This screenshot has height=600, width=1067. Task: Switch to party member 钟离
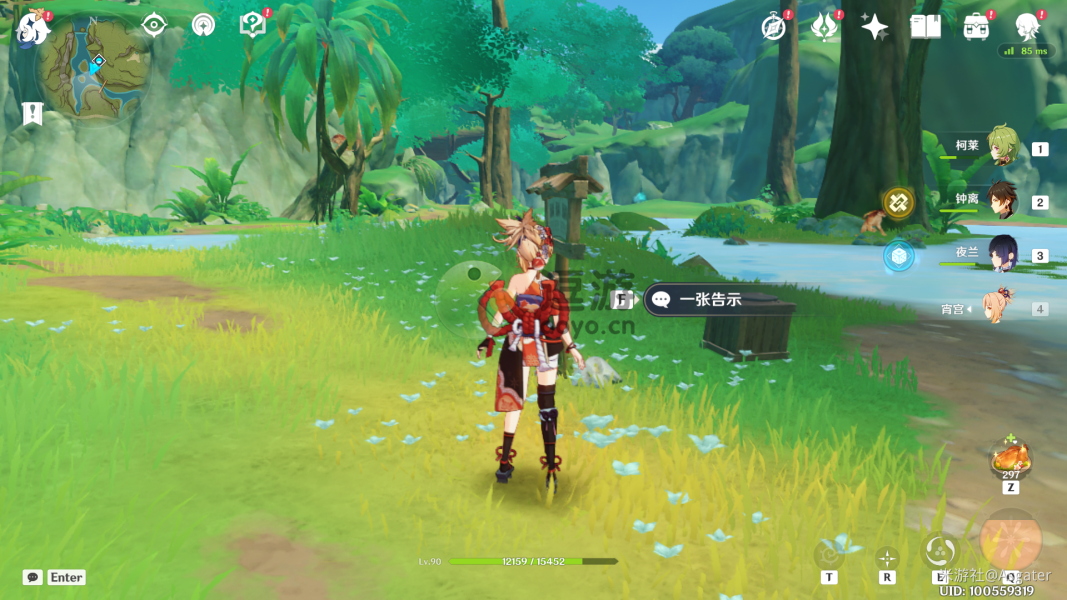click(x=1001, y=201)
